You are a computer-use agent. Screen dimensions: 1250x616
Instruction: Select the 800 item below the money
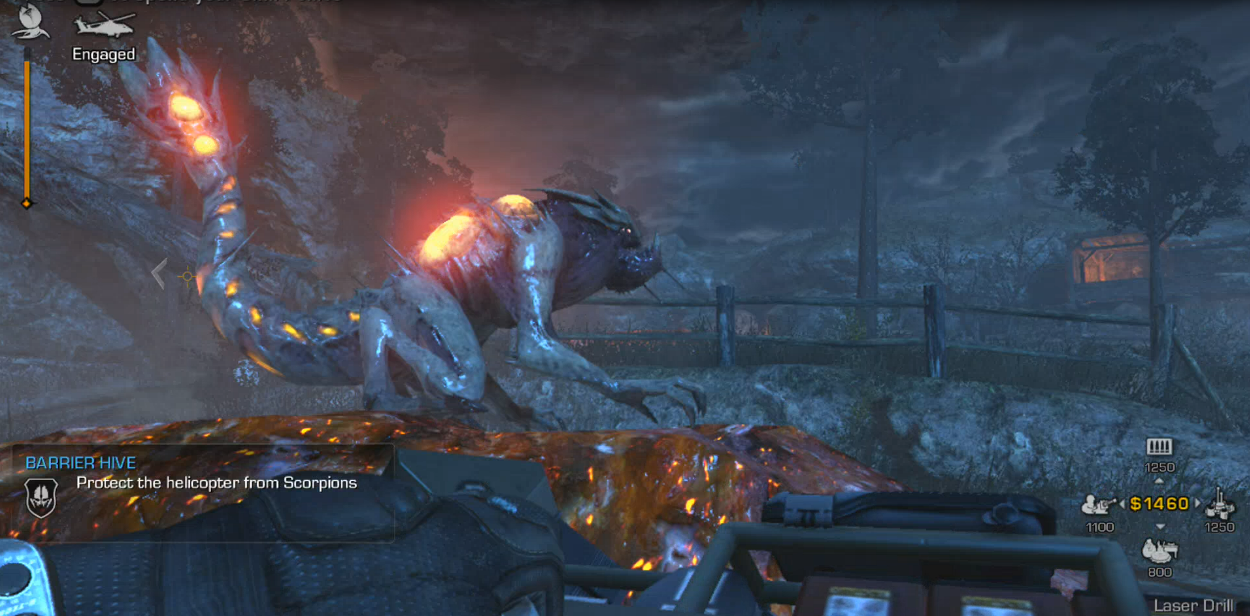1160,549
